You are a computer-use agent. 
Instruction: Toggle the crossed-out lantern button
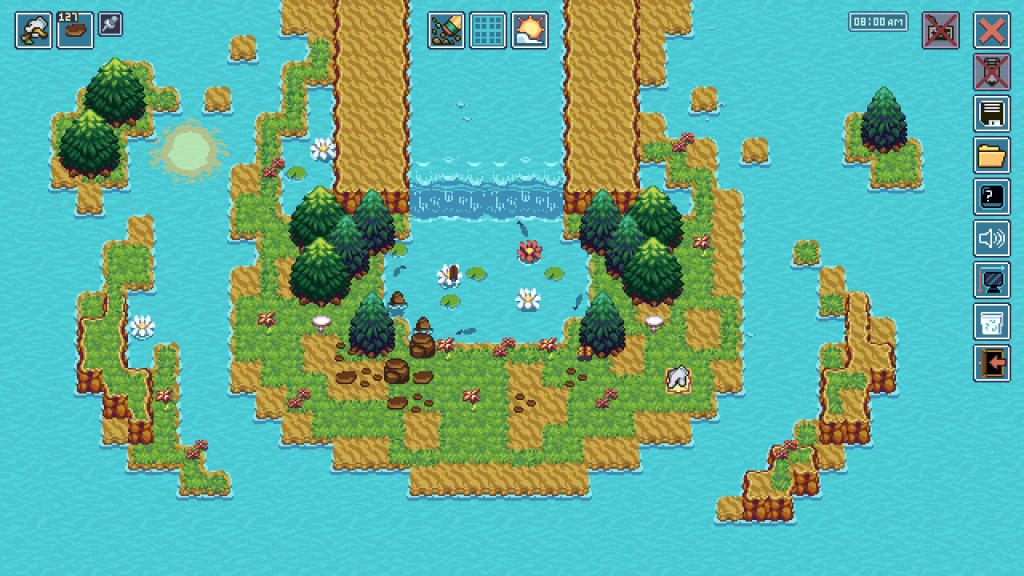[x=992, y=72]
